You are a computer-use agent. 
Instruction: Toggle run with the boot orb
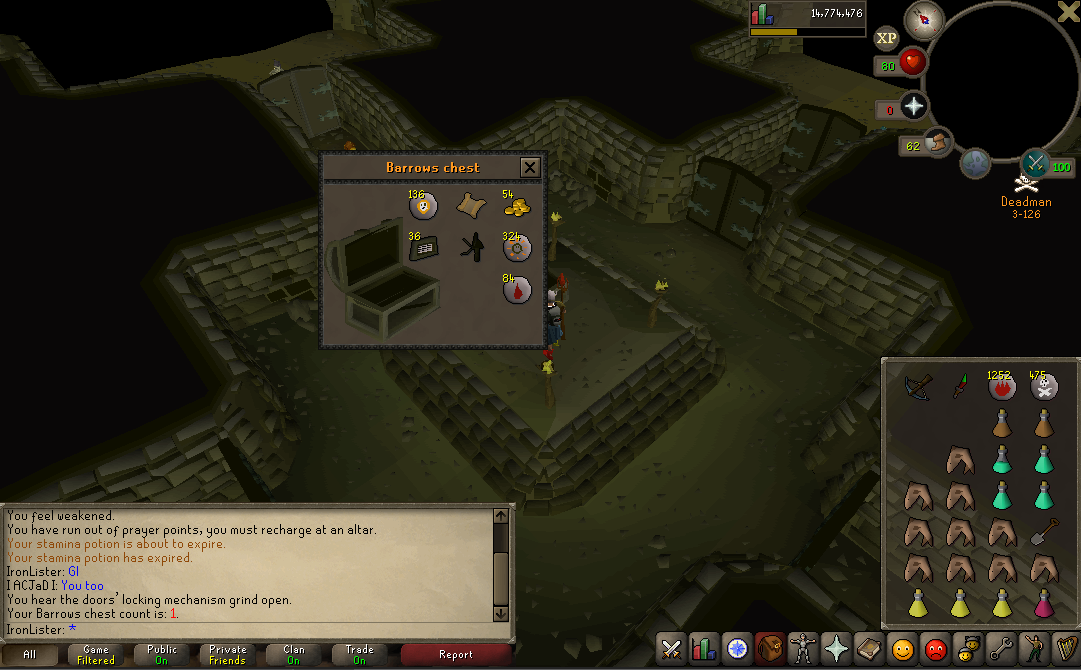click(940, 144)
